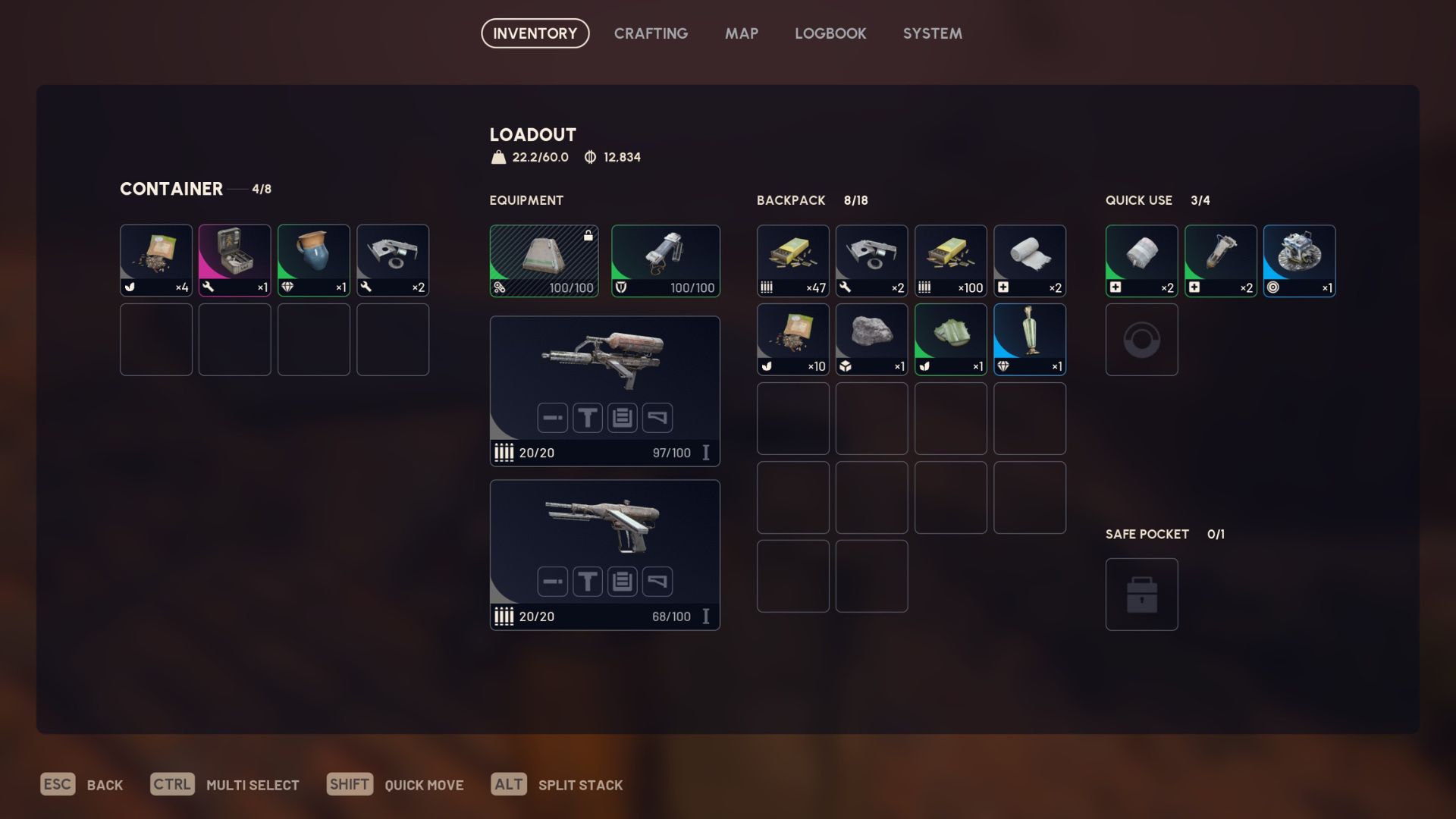The height and width of the screenshot is (819, 1456).
Task: Go to the System tab
Action: pyautogui.click(x=932, y=33)
